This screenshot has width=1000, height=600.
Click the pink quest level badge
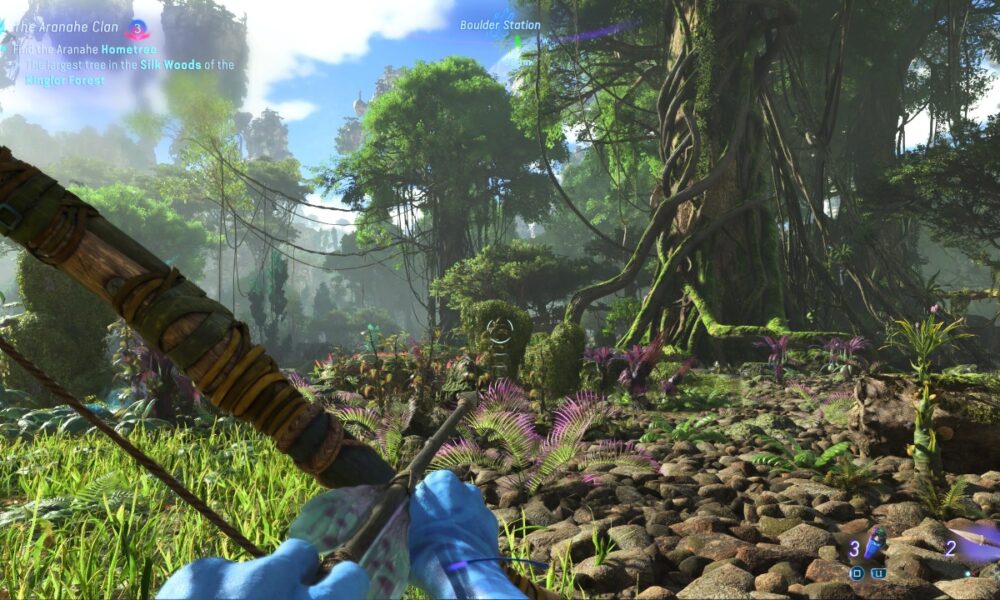[137, 29]
